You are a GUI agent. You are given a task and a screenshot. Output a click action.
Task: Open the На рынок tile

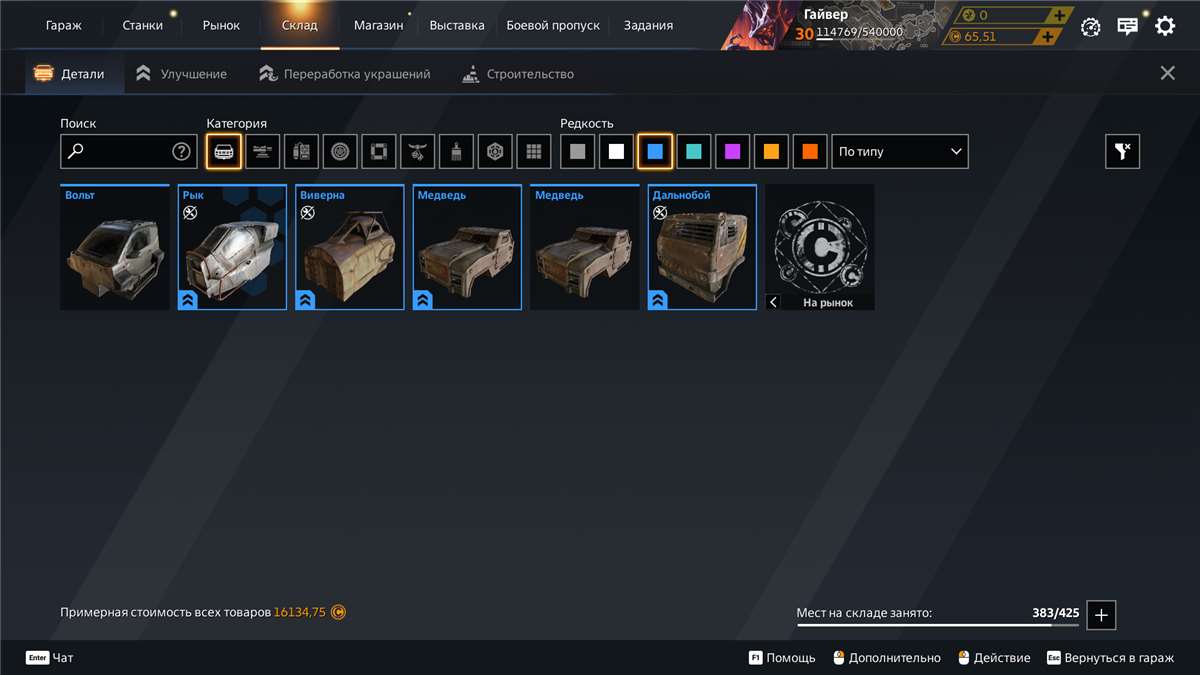pos(820,248)
